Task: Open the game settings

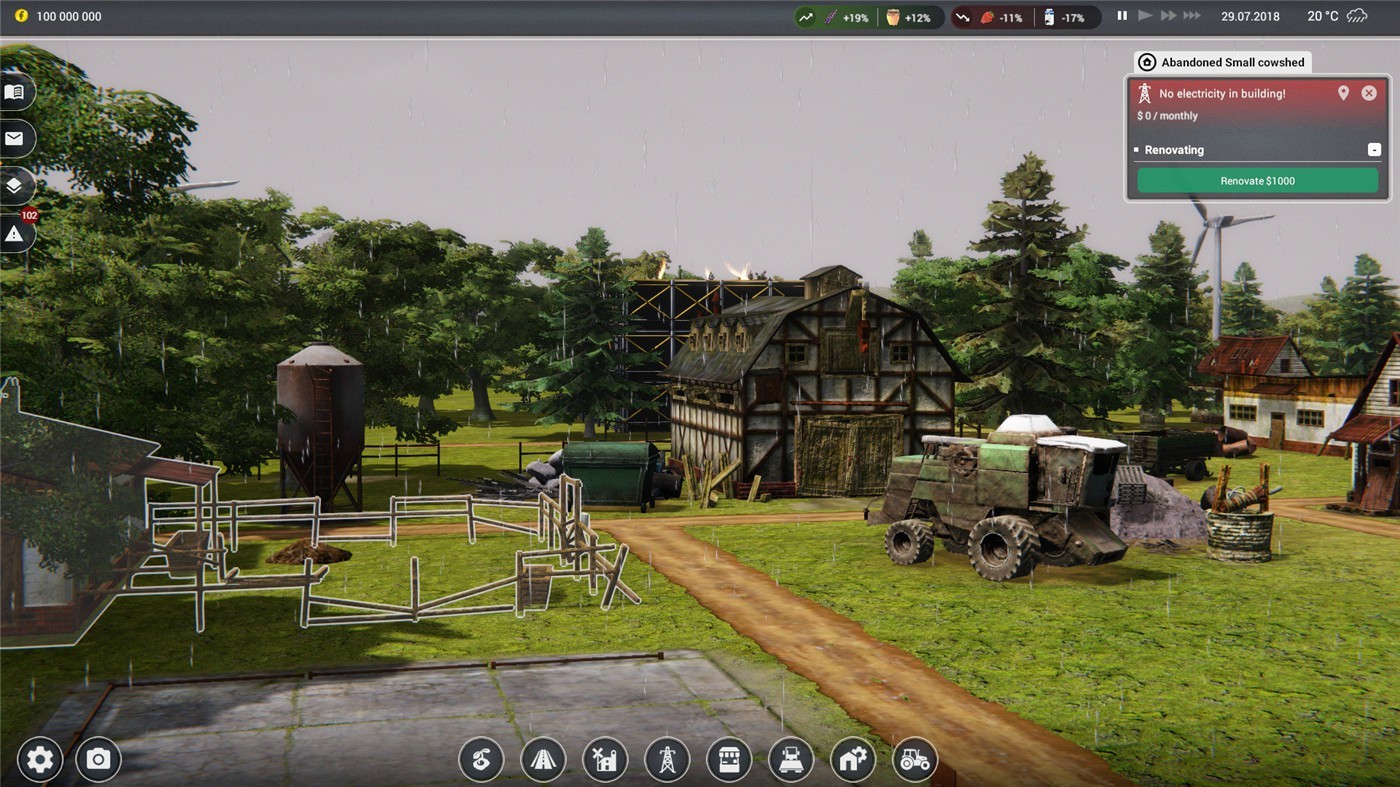Action: (x=39, y=760)
